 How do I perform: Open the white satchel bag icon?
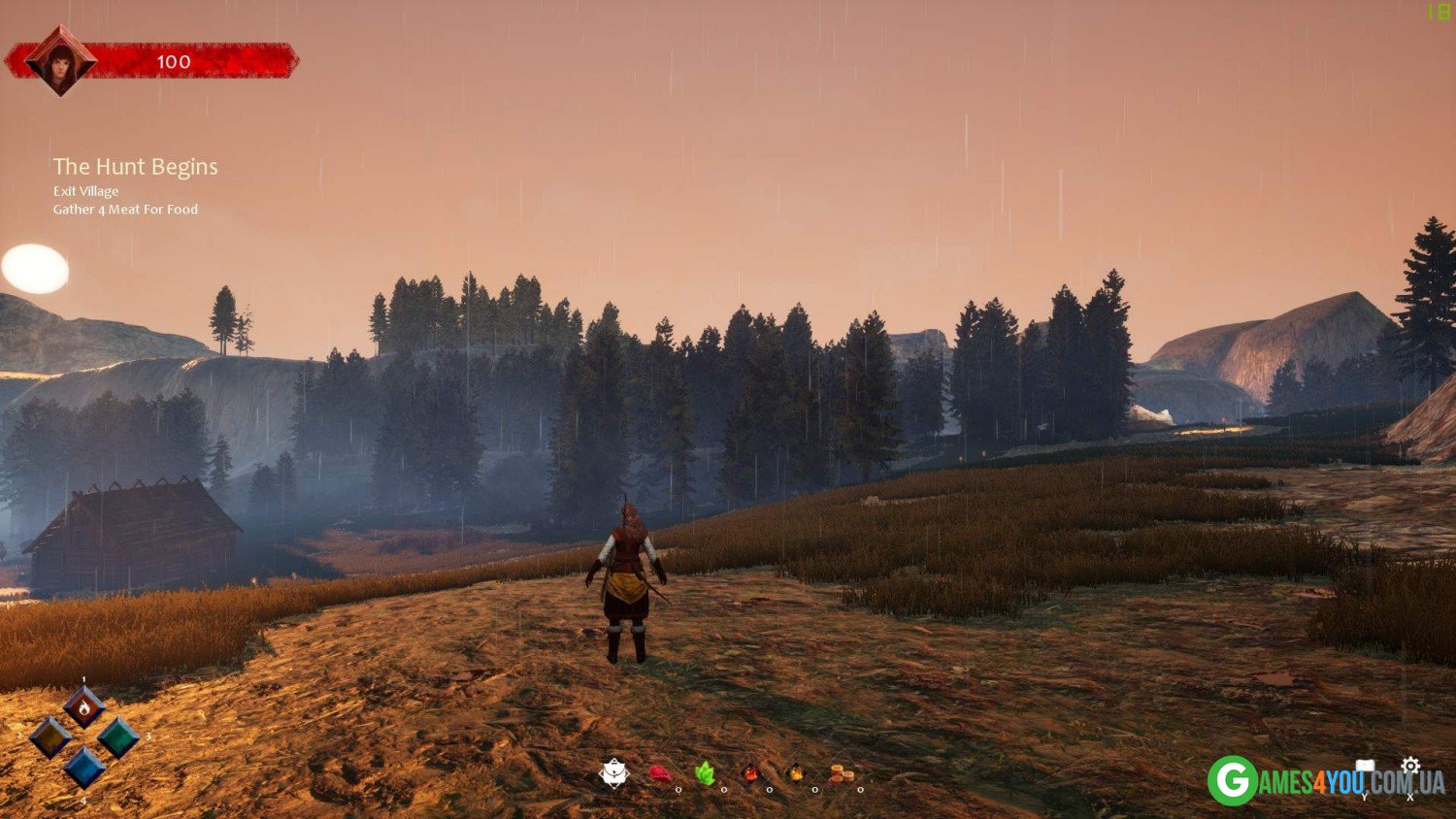(x=614, y=773)
